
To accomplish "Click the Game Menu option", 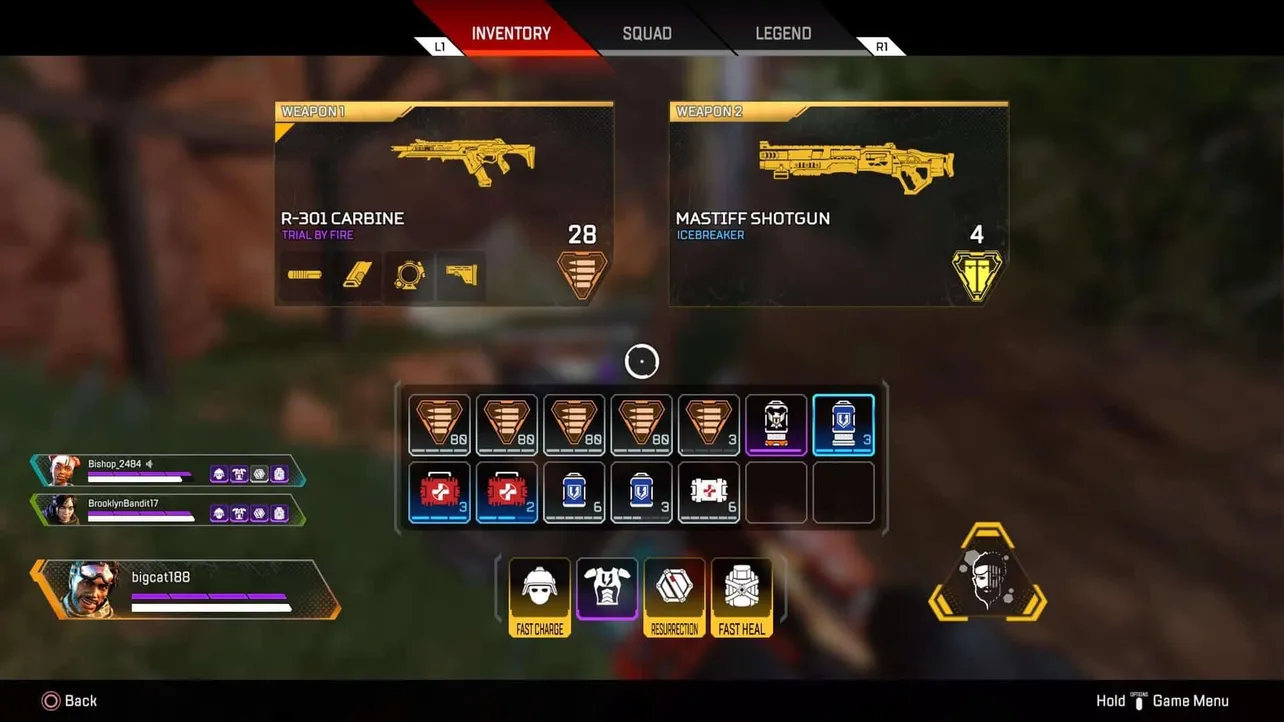I will [x=1190, y=700].
